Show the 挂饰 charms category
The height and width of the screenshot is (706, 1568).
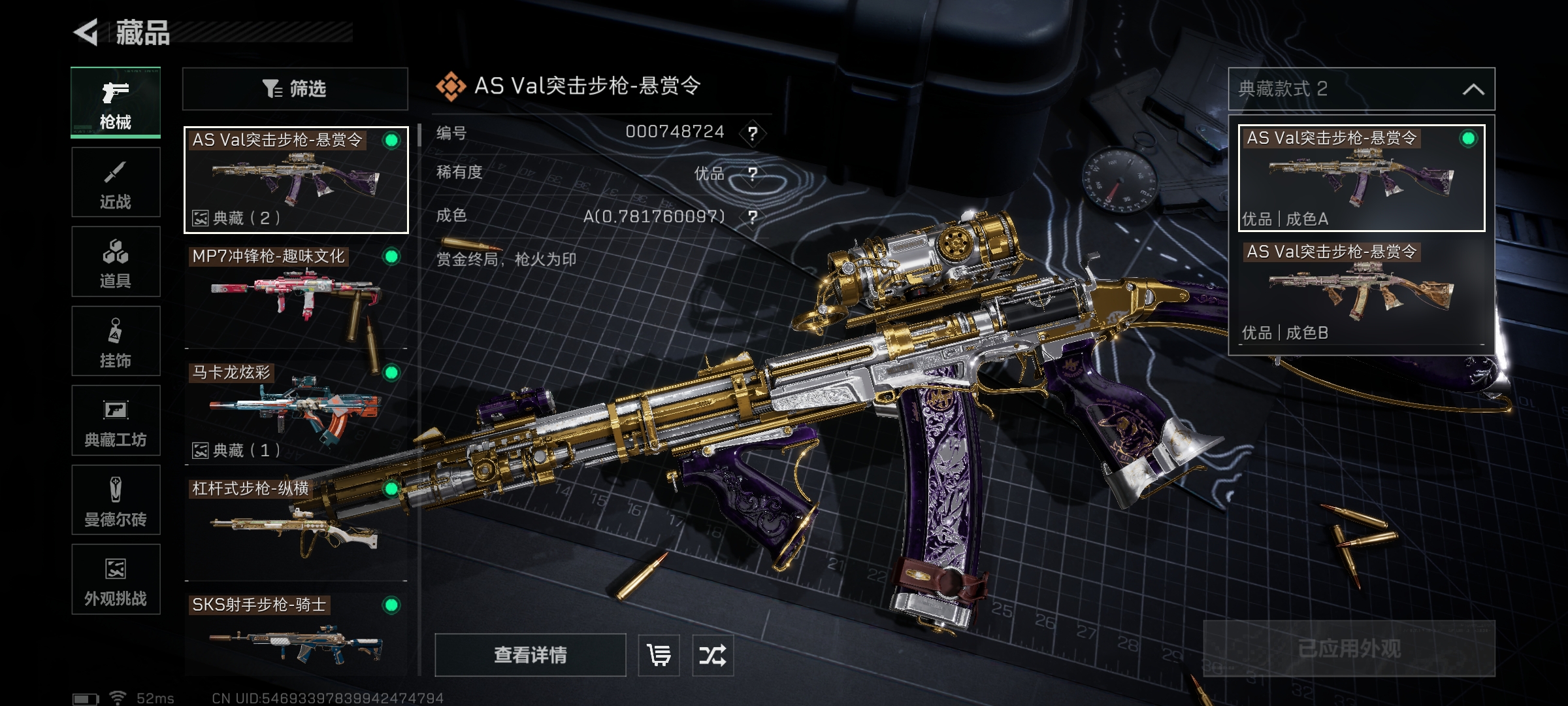click(116, 341)
